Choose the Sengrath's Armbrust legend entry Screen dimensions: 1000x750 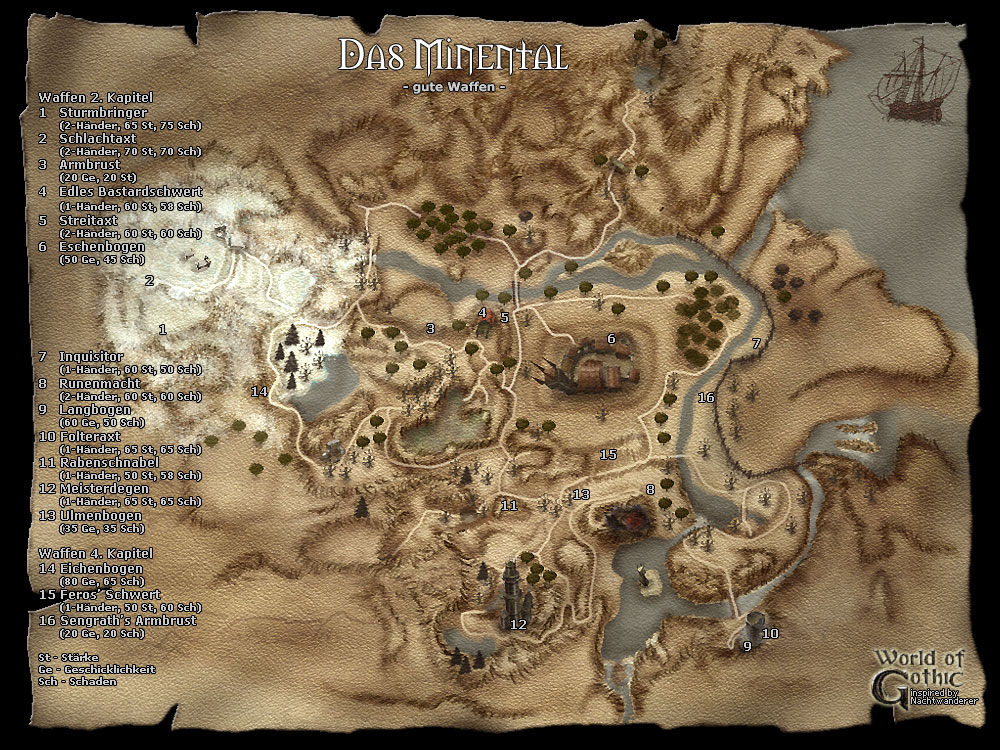125,620
